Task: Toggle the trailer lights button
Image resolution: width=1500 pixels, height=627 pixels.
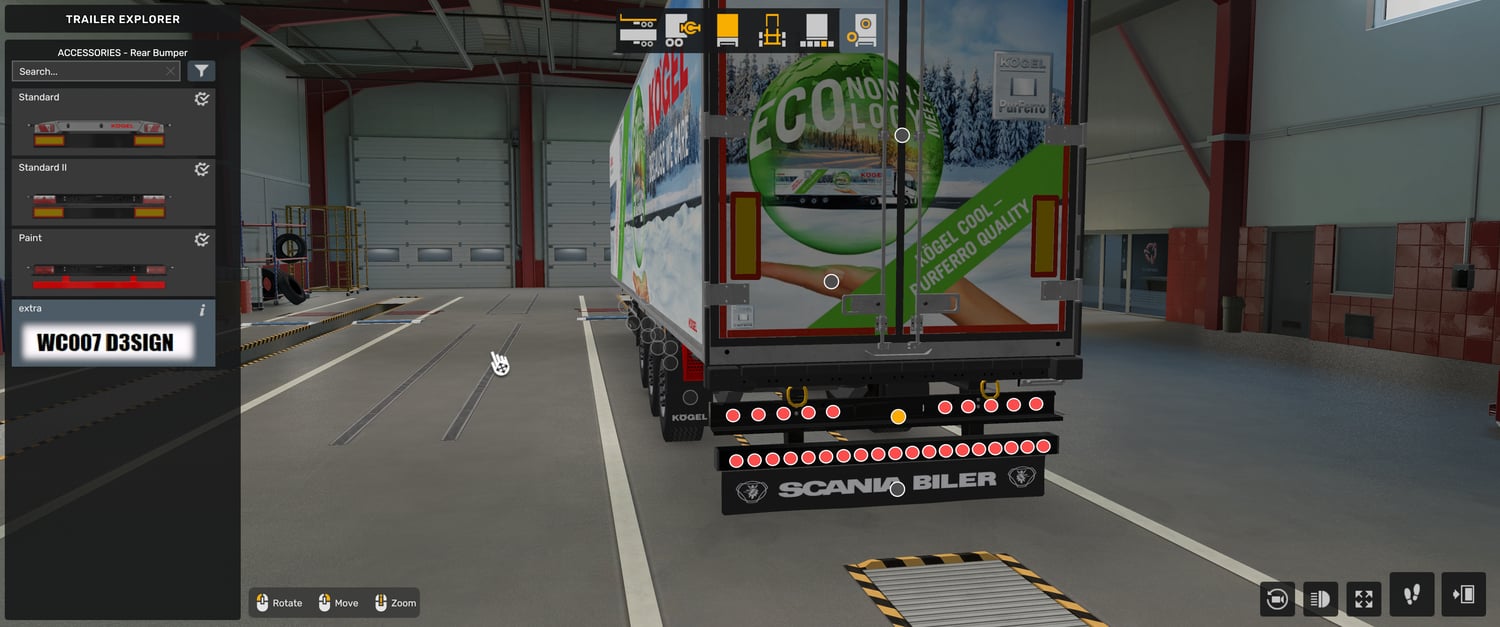Action: [1320, 599]
